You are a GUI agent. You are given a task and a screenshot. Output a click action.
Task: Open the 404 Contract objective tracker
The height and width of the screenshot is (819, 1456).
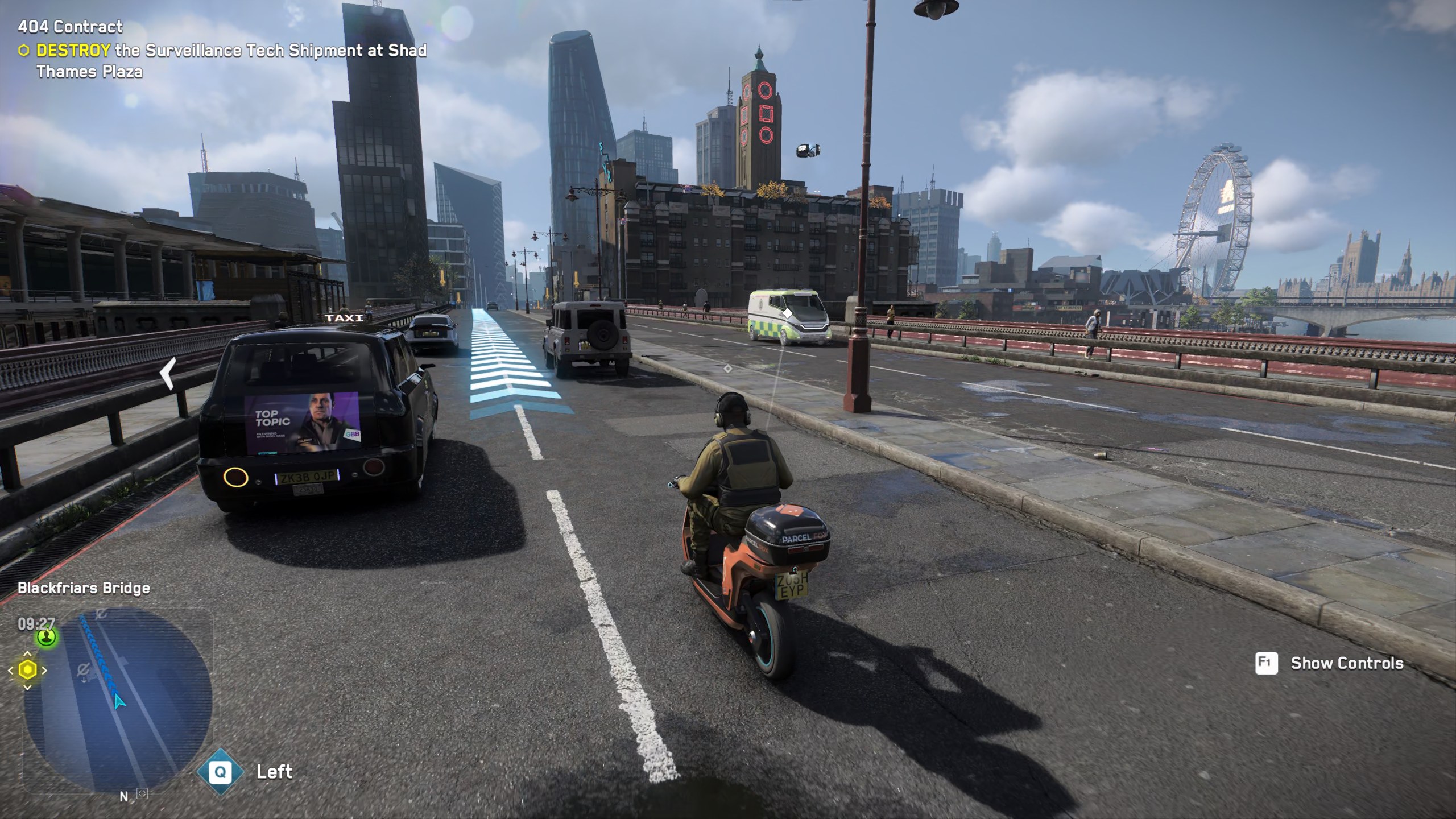click(70, 27)
